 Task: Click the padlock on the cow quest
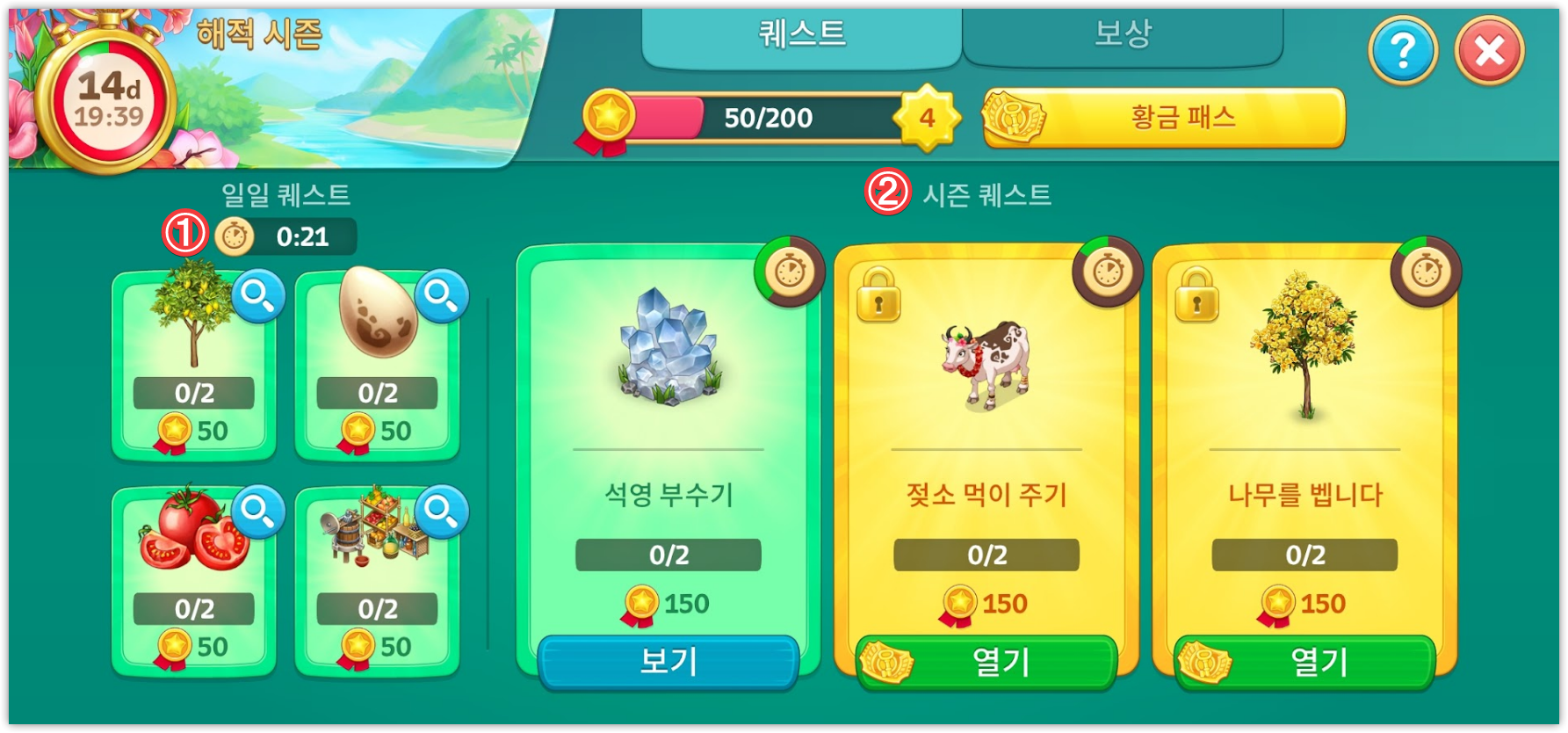click(878, 295)
